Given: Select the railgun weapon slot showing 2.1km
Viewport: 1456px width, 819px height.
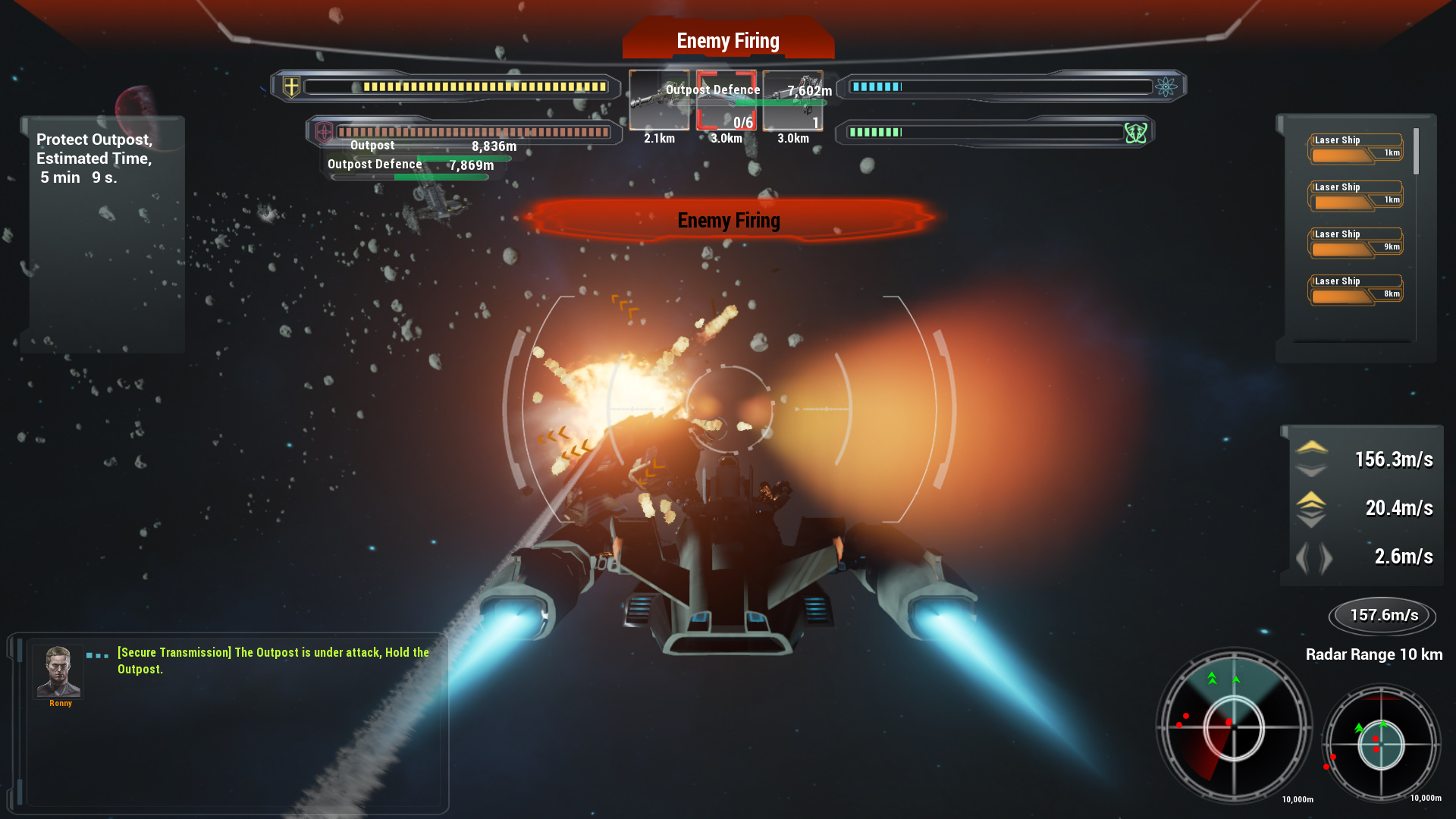Looking at the screenshot, I should tap(658, 101).
